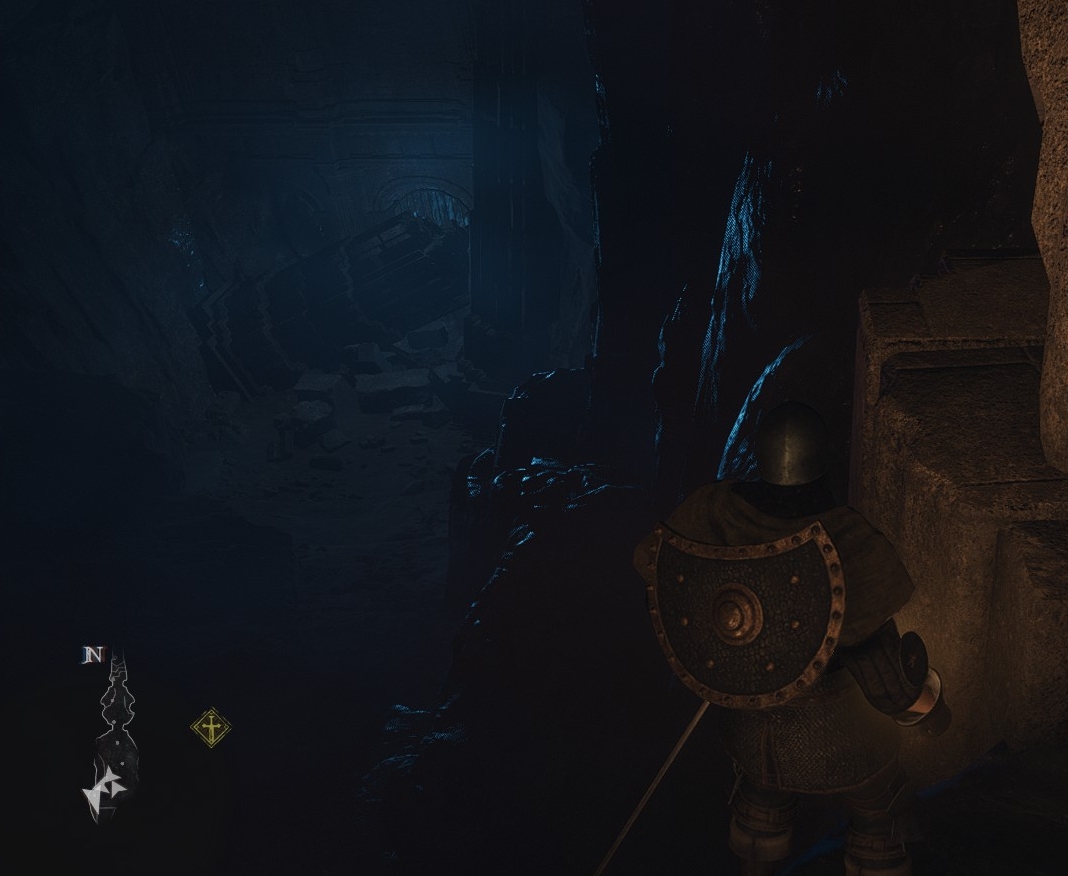Click the yellow diamond sword icon
1068x876 pixels.
click(x=211, y=727)
